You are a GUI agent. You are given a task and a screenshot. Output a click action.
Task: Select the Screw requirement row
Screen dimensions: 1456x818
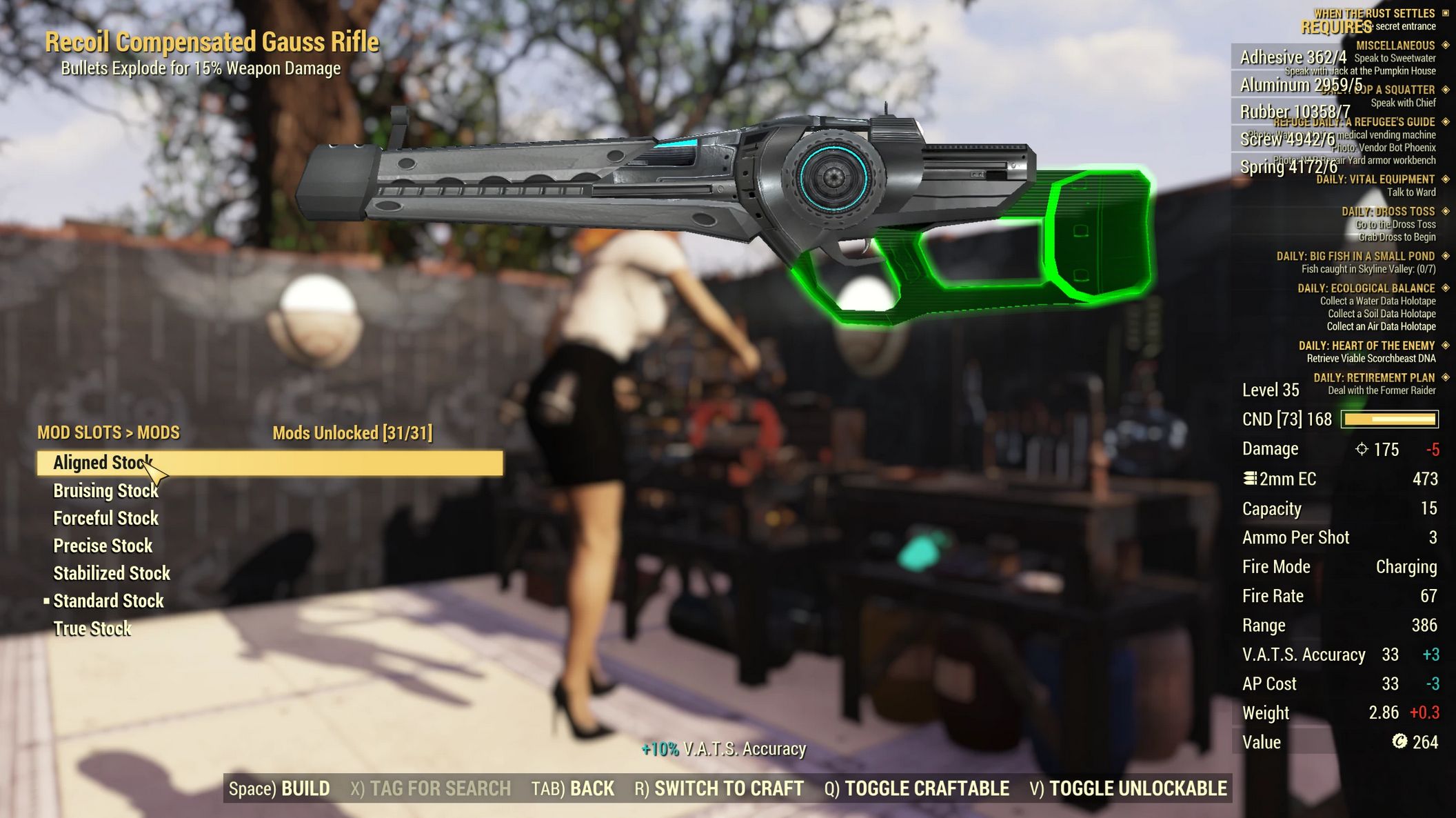(1287, 139)
